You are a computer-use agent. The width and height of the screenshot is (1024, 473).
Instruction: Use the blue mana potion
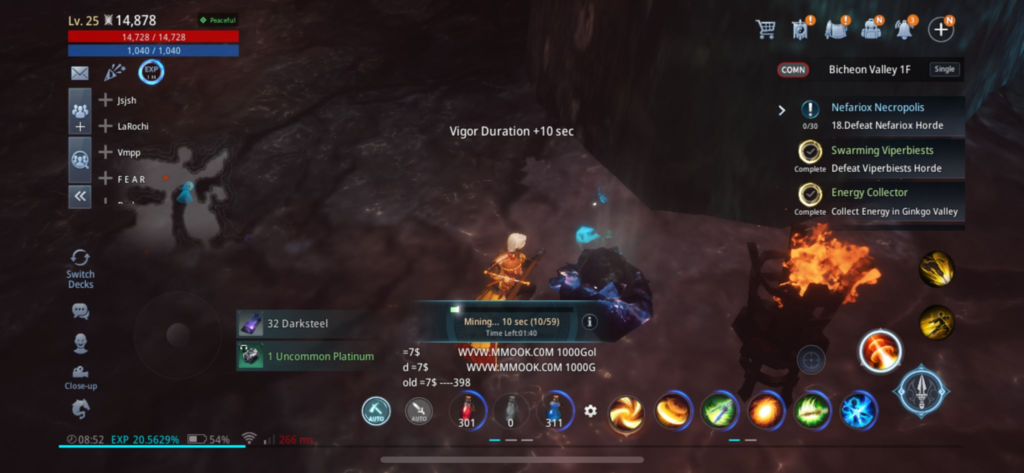(553, 411)
